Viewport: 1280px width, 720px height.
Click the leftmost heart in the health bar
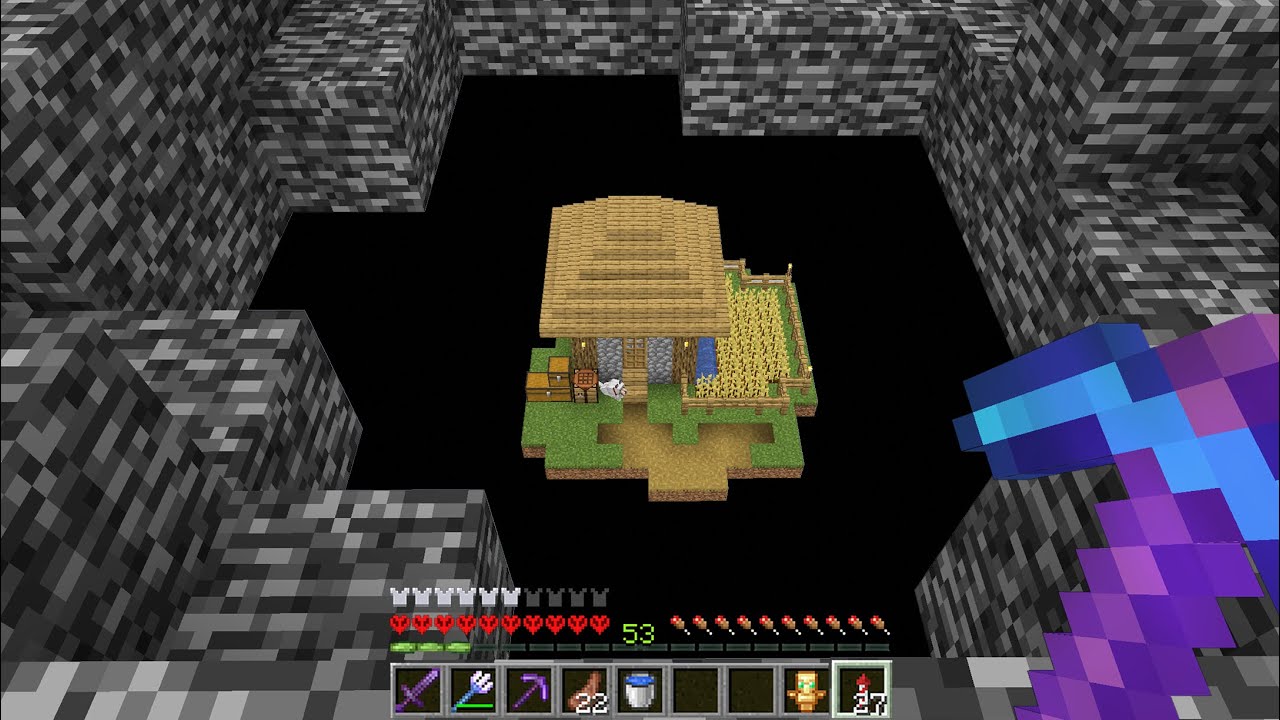[398, 621]
